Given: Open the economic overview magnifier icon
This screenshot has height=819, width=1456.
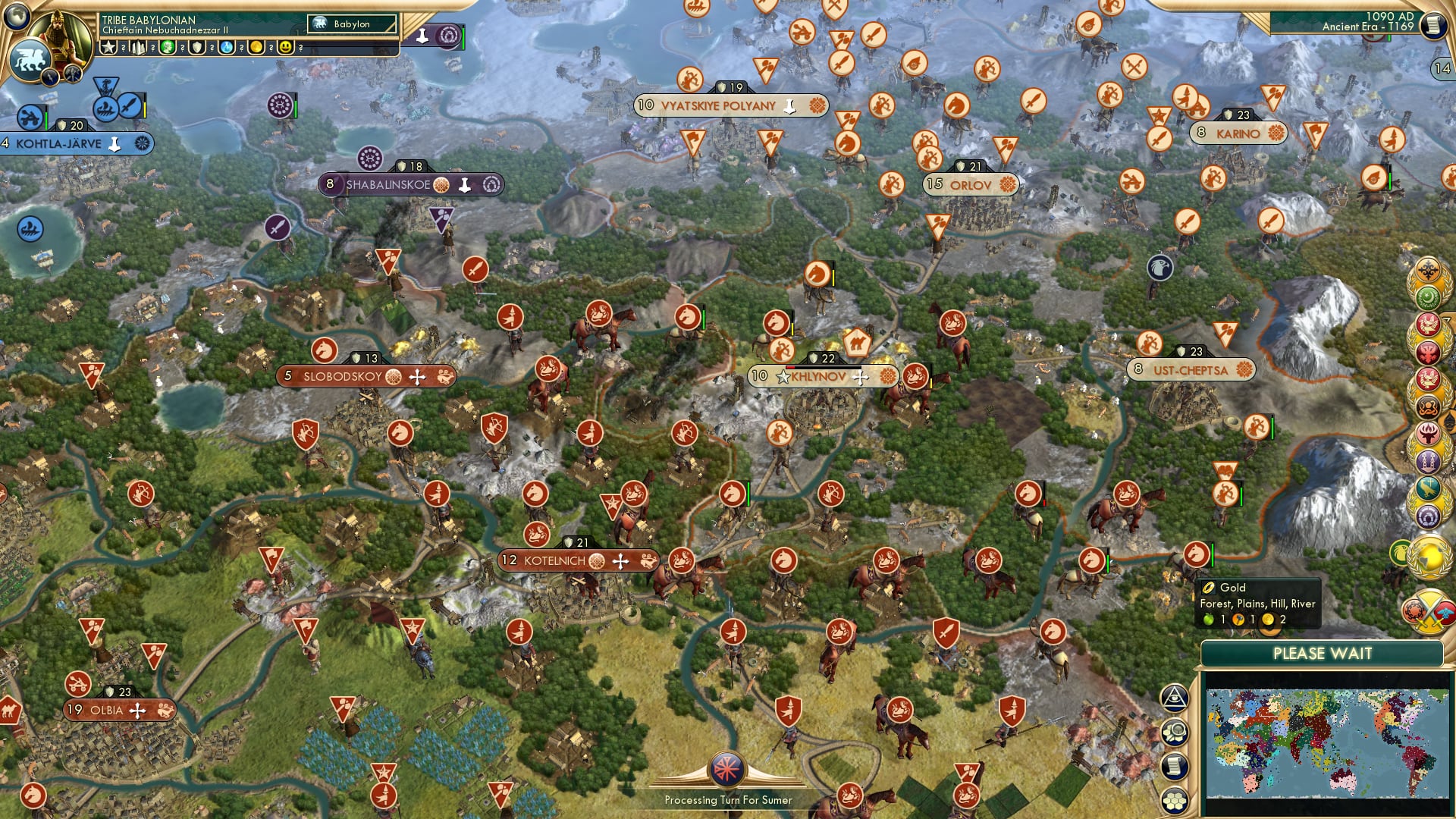Looking at the screenshot, I should coord(1175,731).
